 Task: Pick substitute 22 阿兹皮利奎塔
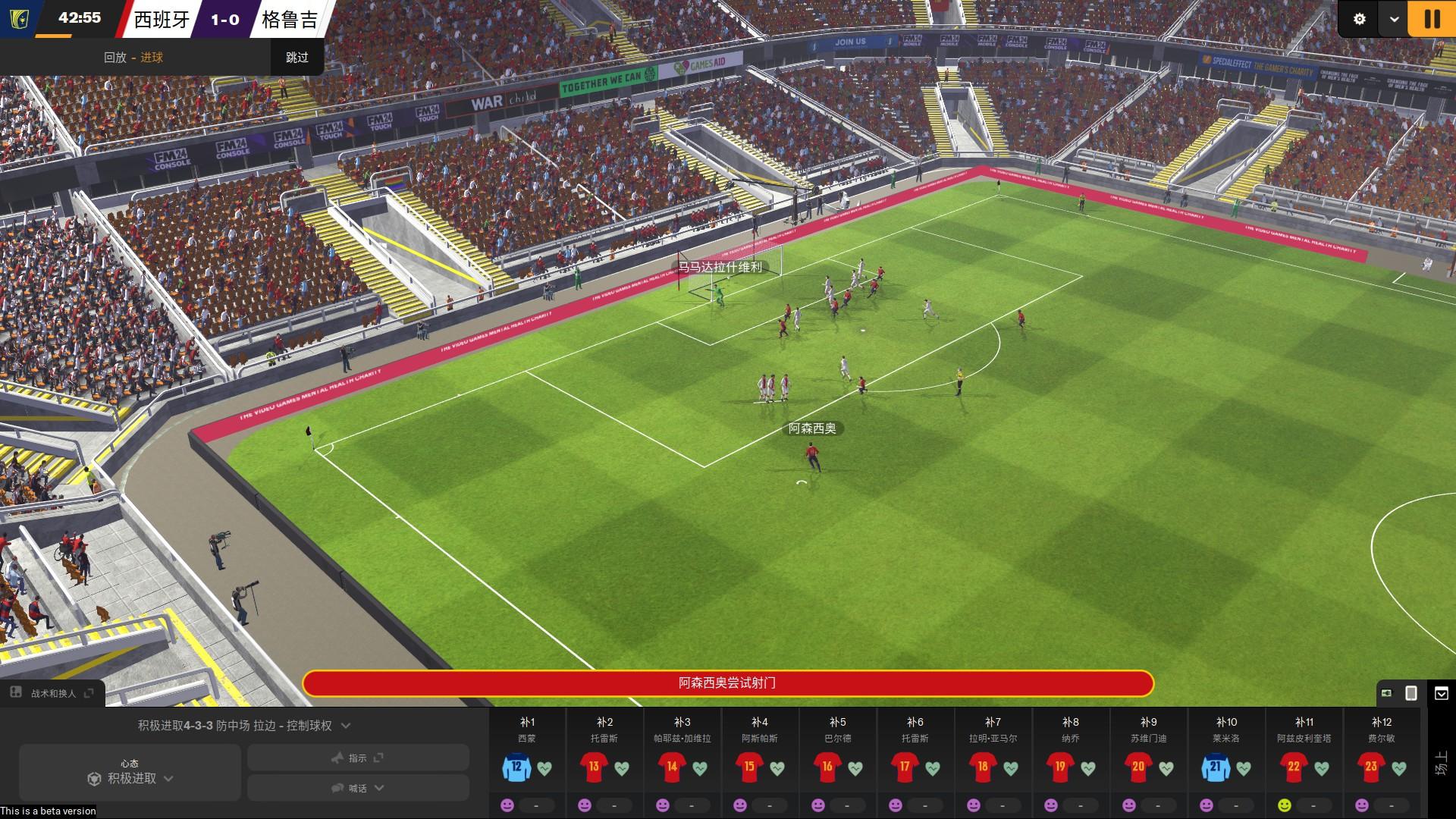click(1294, 767)
